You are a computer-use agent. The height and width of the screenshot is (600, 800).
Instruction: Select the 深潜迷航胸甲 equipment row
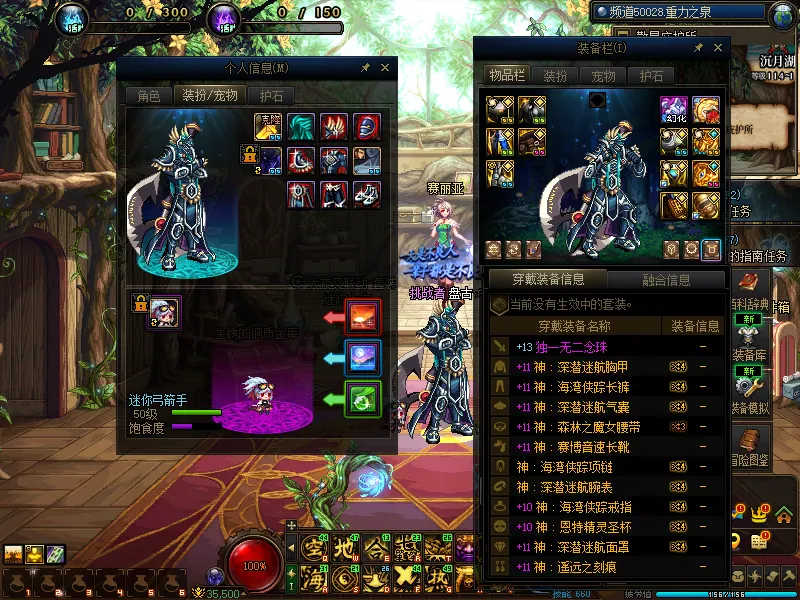[x=572, y=368]
